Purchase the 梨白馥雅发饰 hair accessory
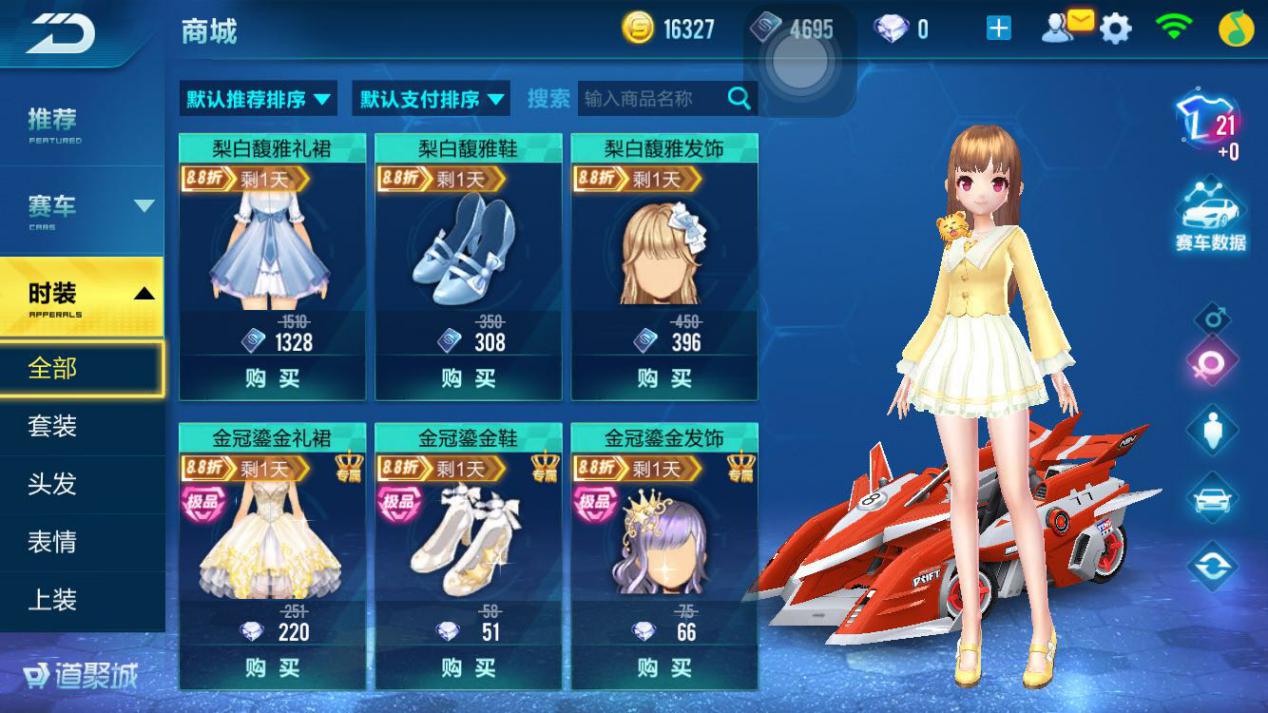 (664, 378)
